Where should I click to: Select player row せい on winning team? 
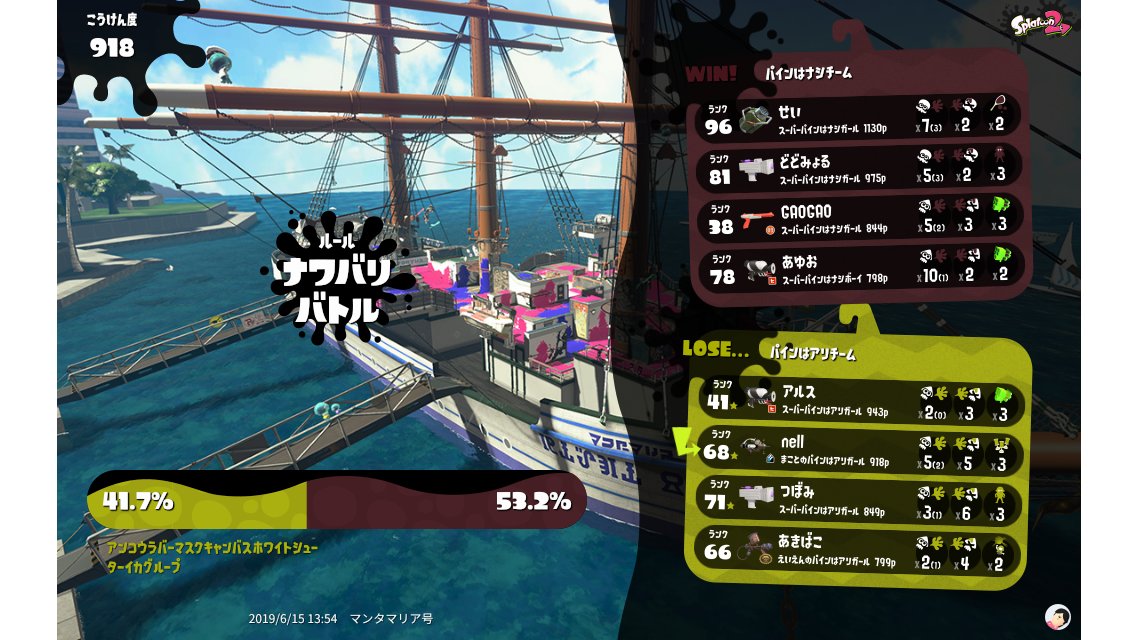(x=860, y=117)
